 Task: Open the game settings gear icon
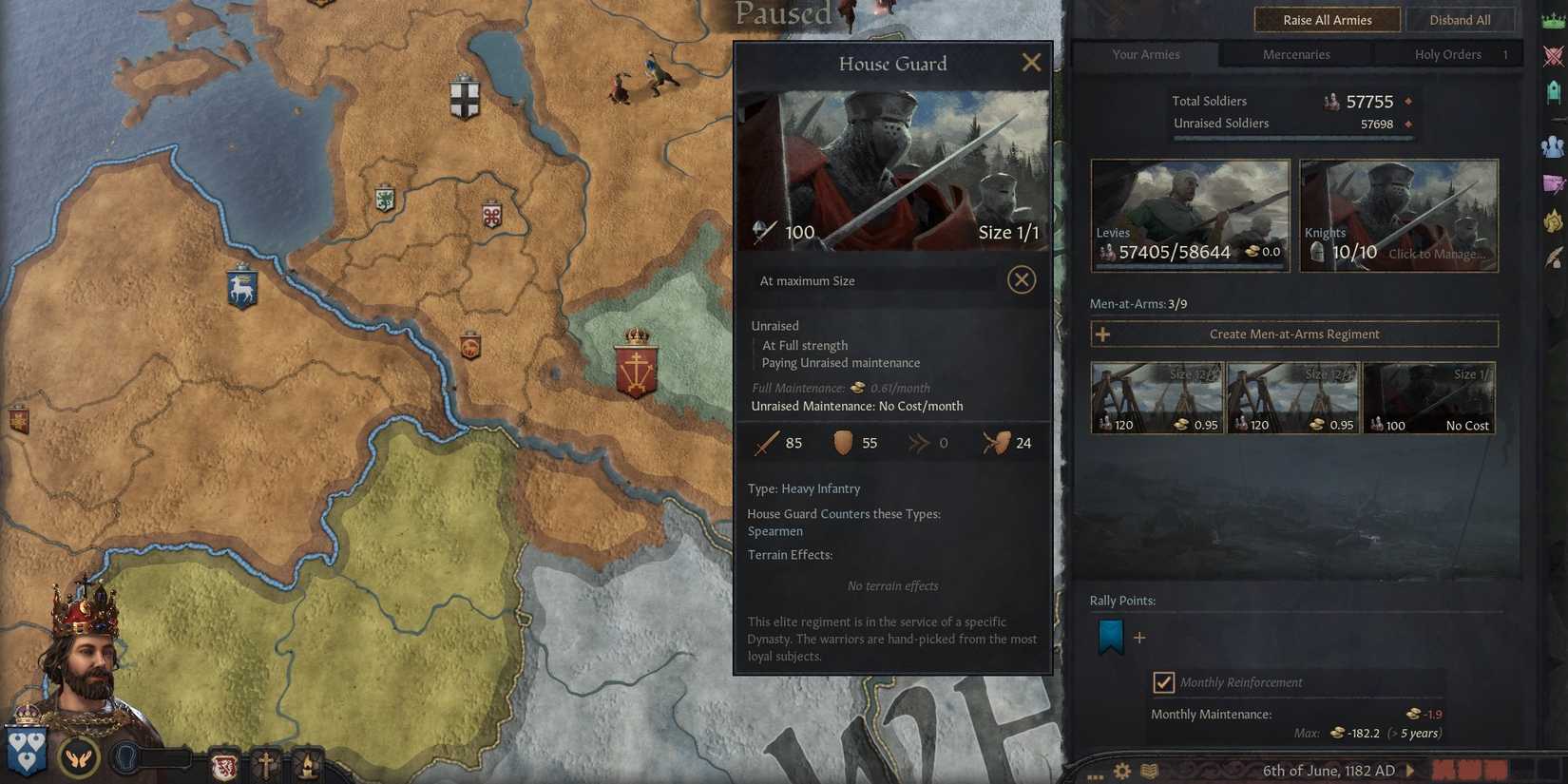click(1121, 771)
